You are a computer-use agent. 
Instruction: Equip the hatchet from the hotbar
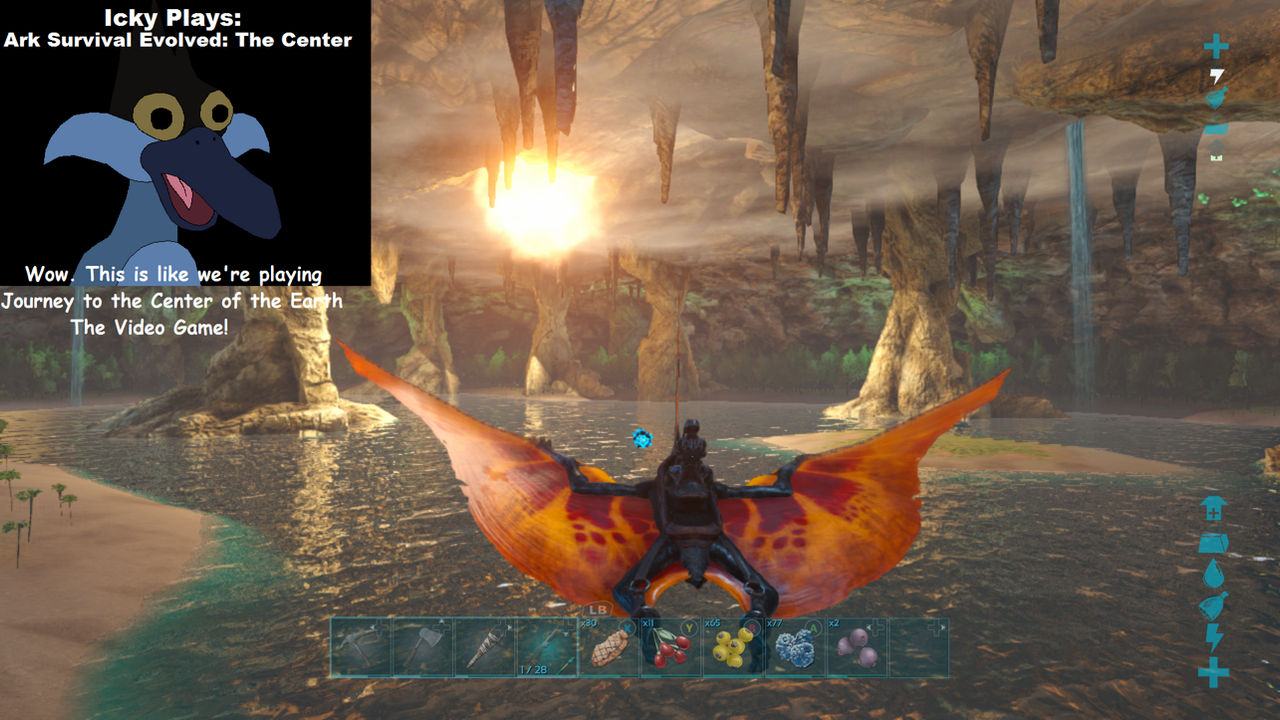point(423,647)
